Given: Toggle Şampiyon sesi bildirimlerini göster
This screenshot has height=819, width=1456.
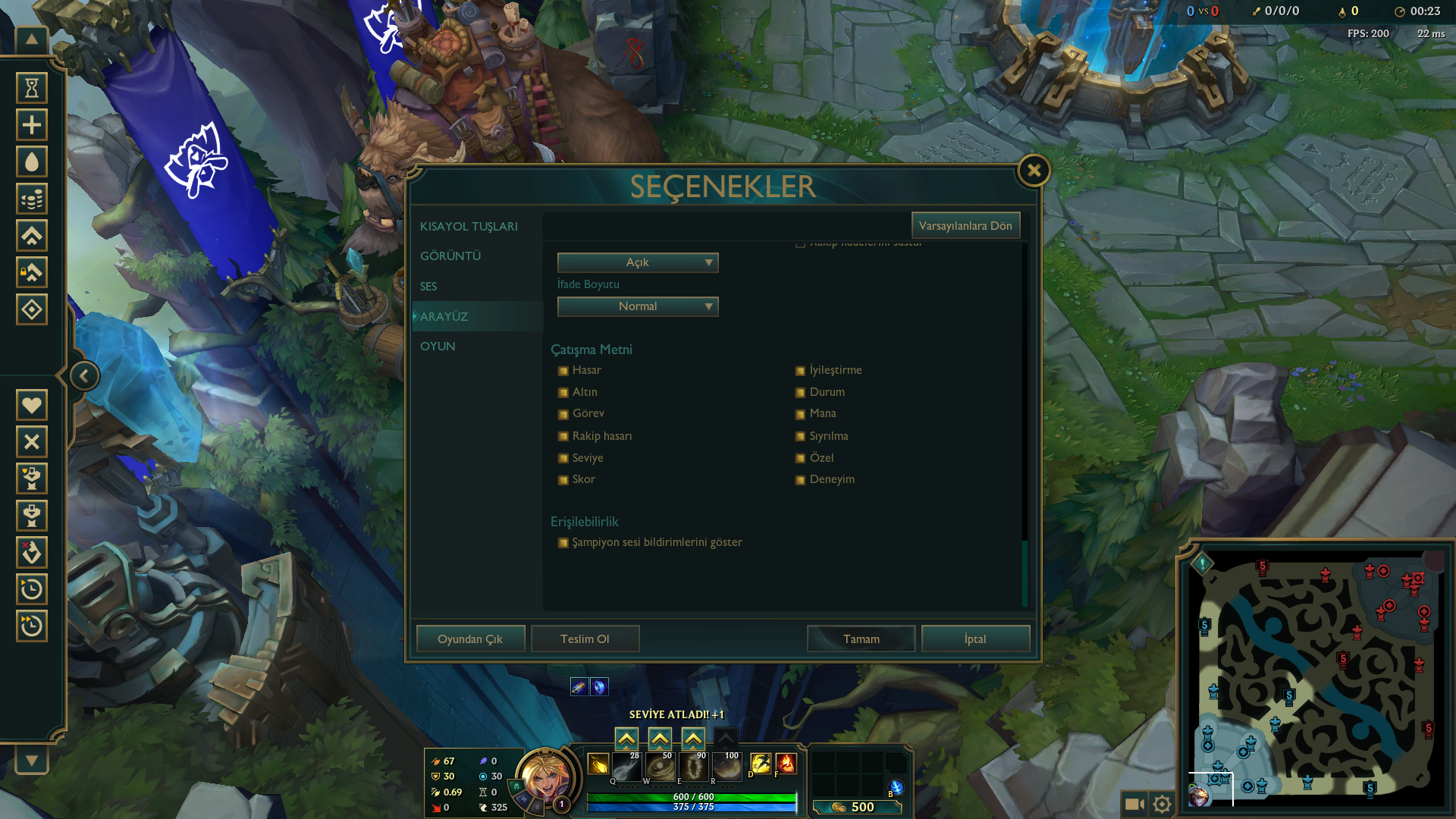Looking at the screenshot, I should (x=563, y=543).
